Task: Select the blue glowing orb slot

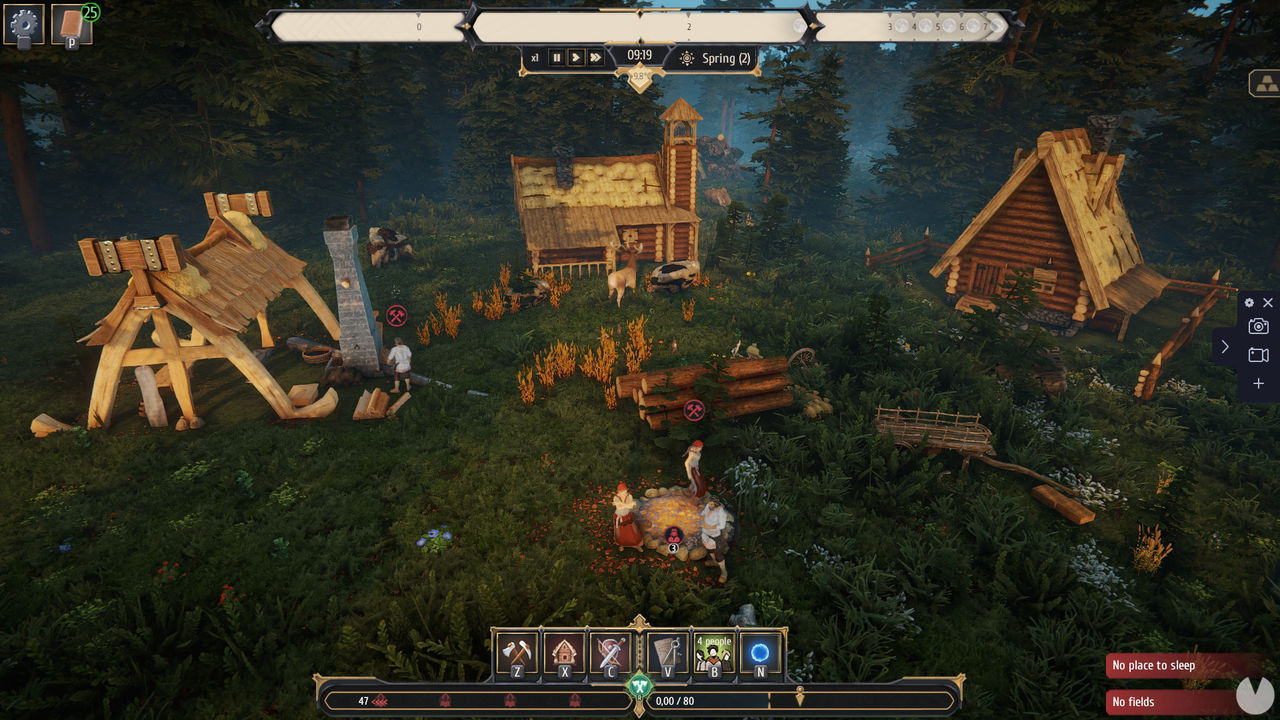Action: (760, 653)
